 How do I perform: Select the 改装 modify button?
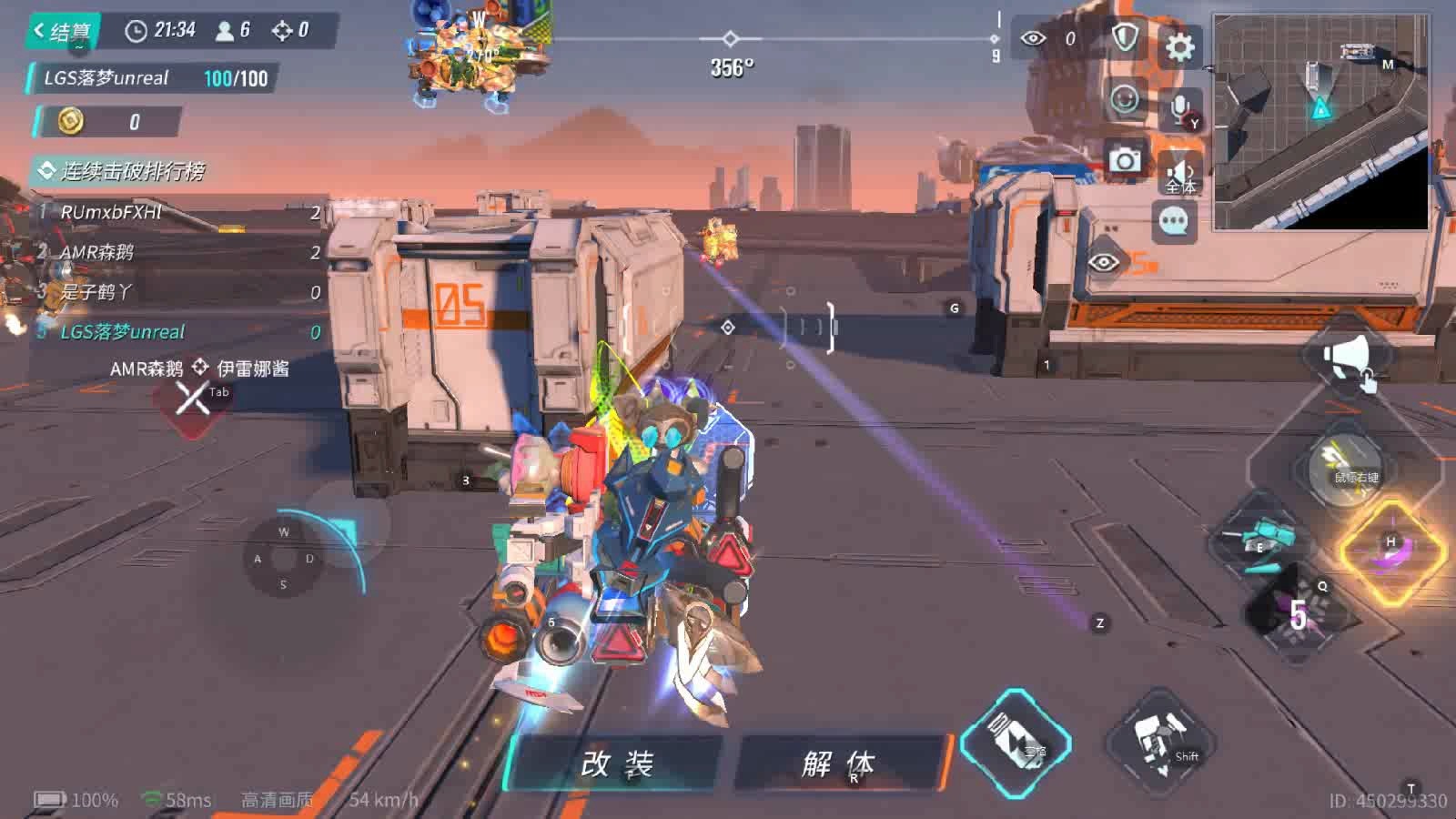[617, 763]
